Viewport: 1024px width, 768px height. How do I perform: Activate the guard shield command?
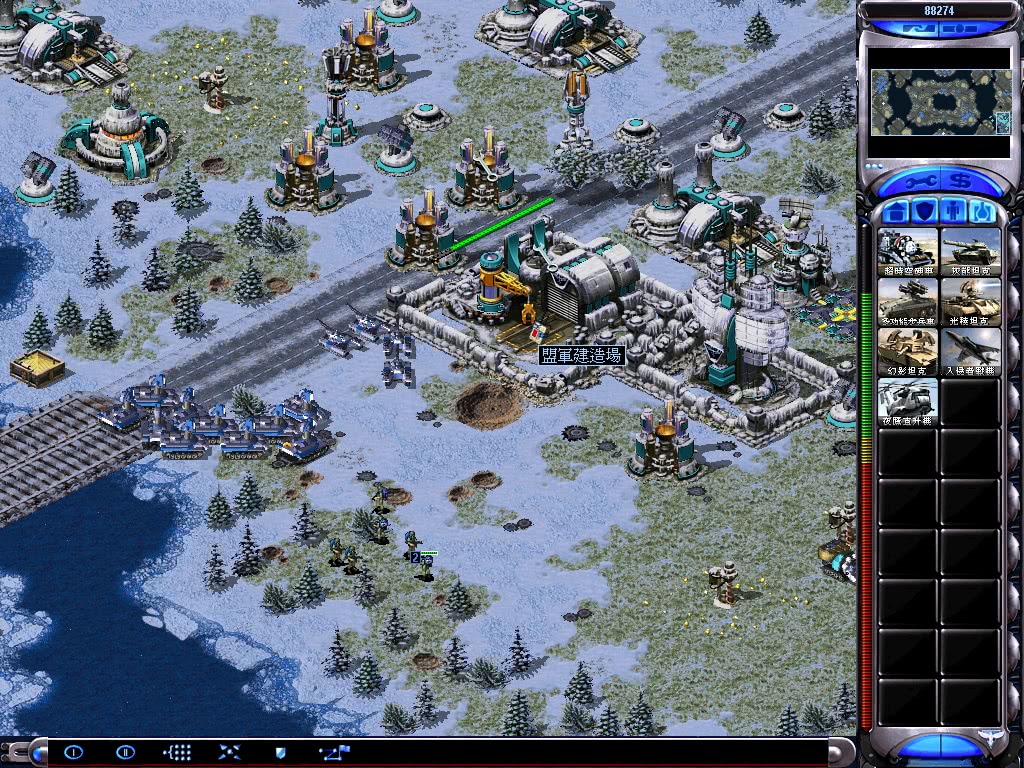[x=280, y=752]
